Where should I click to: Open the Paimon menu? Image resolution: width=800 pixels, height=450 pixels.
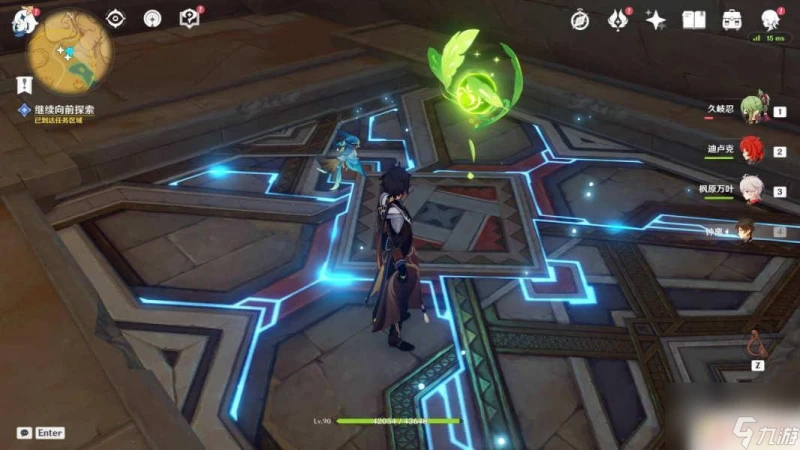click(x=23, y=21)
